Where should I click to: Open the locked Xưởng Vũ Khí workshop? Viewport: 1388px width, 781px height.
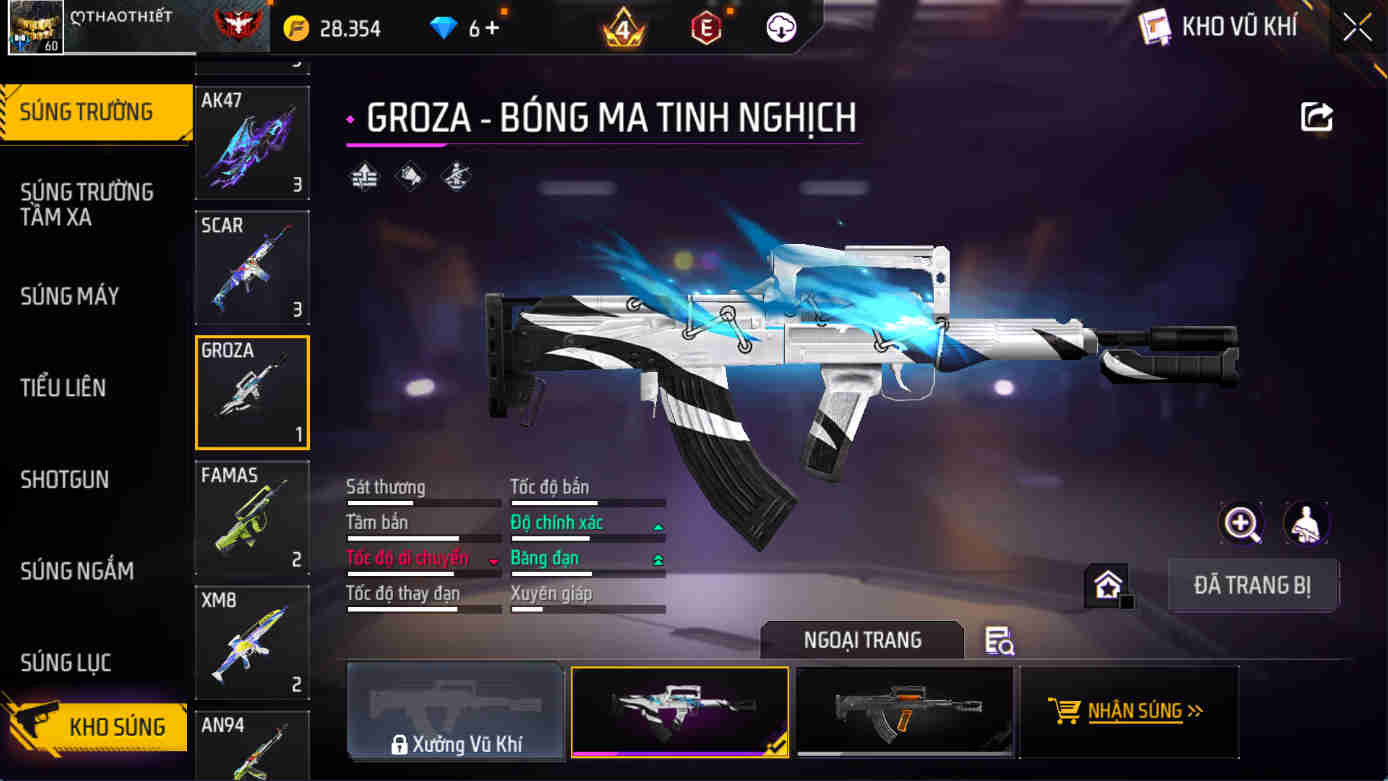pyautogui.click(x=455, y=711)
